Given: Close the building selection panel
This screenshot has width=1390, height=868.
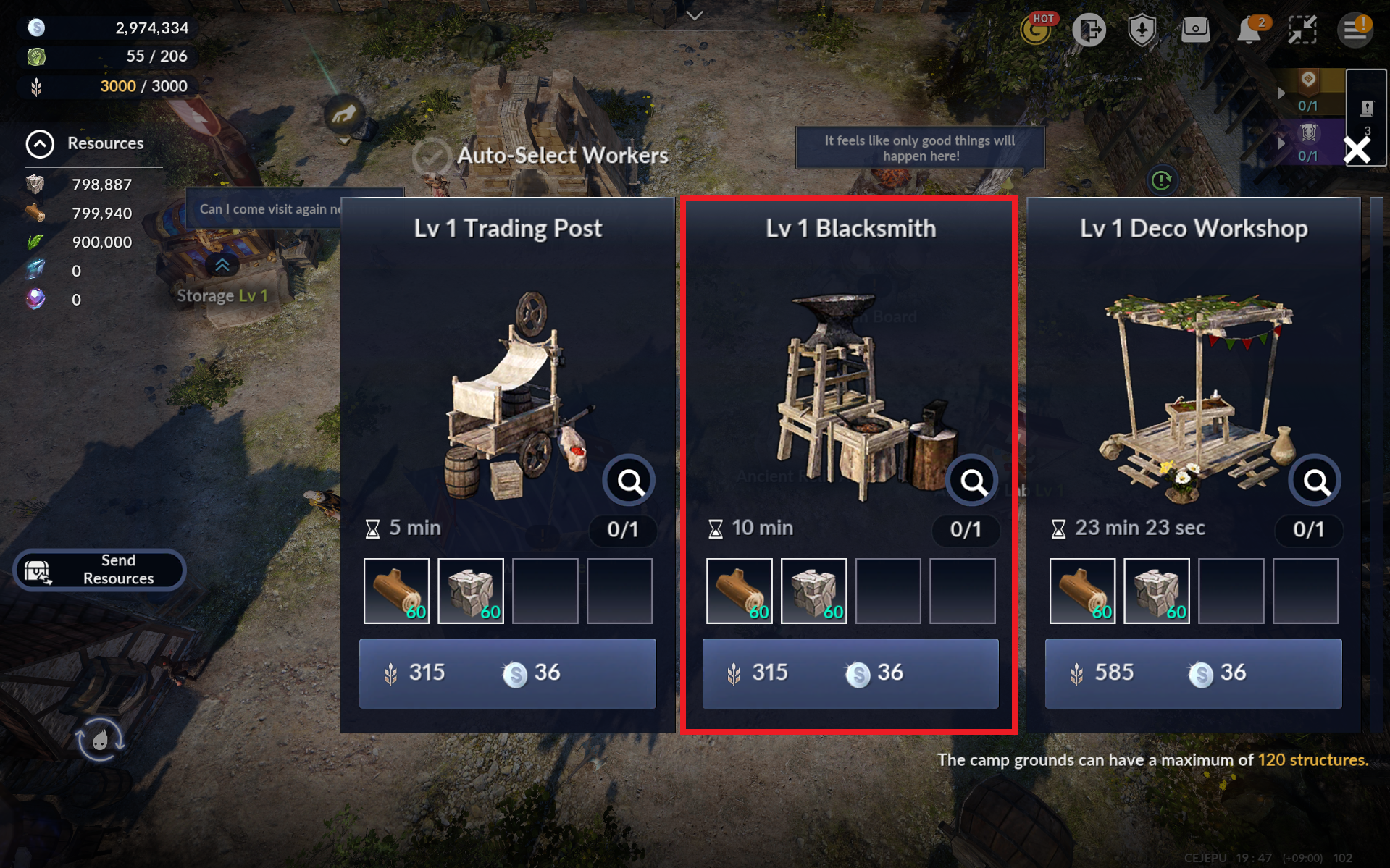Looking at the screenshot, I should point(1357,150).
